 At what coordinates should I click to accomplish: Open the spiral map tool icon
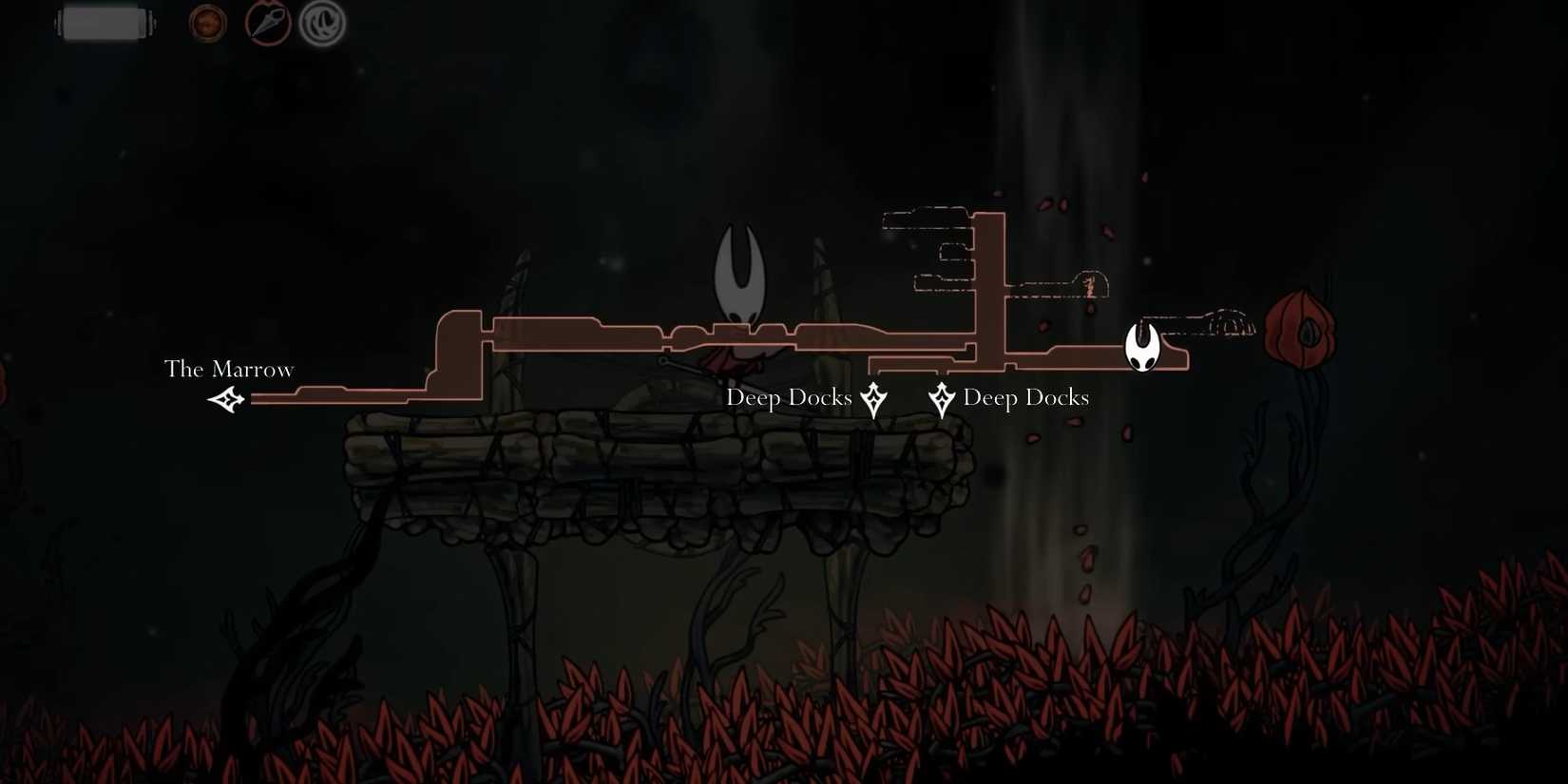click(x=321, y=23)
